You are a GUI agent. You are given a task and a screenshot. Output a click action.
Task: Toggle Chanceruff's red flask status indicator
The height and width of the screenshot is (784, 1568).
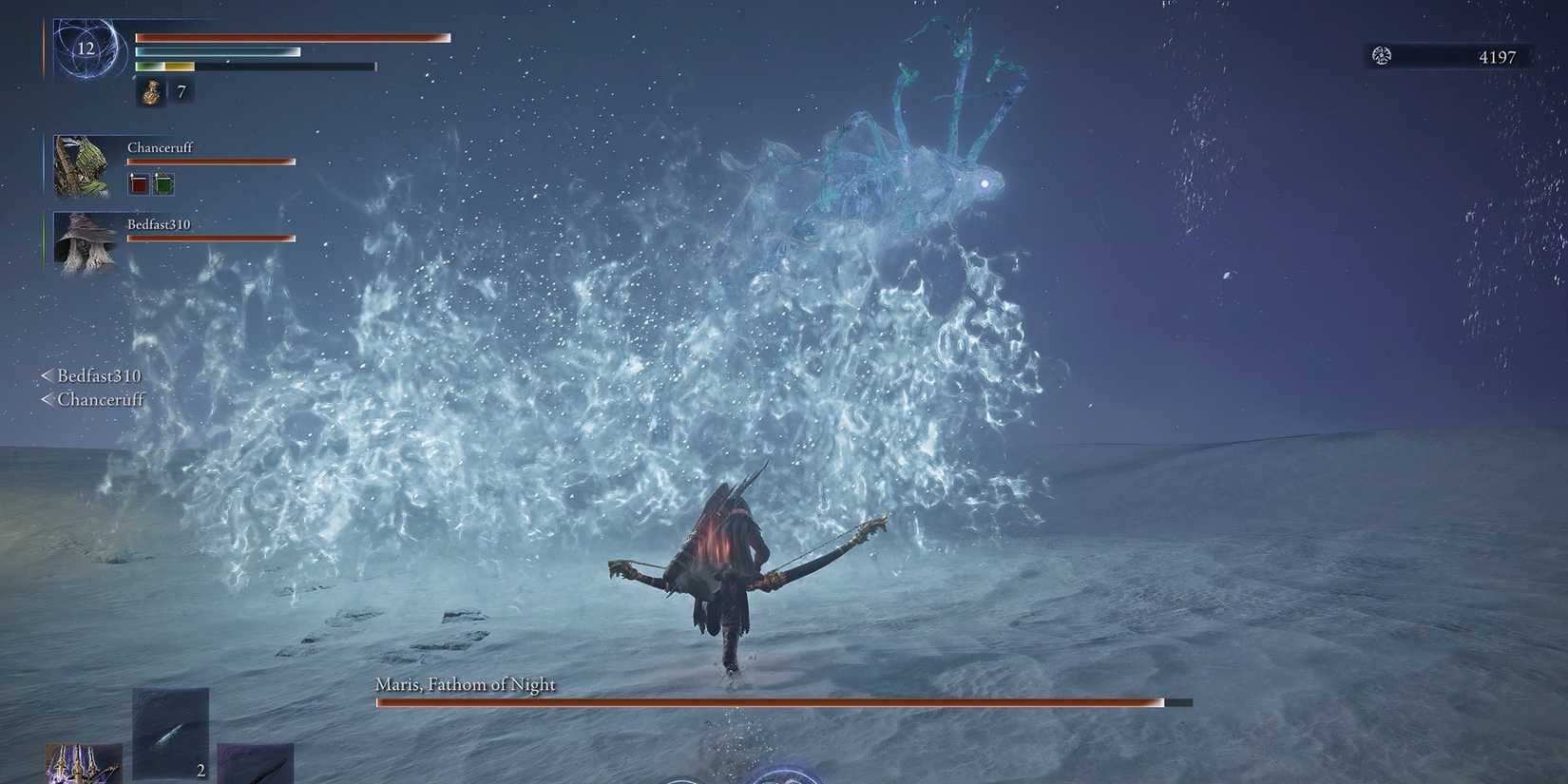(x=137, y=183)
